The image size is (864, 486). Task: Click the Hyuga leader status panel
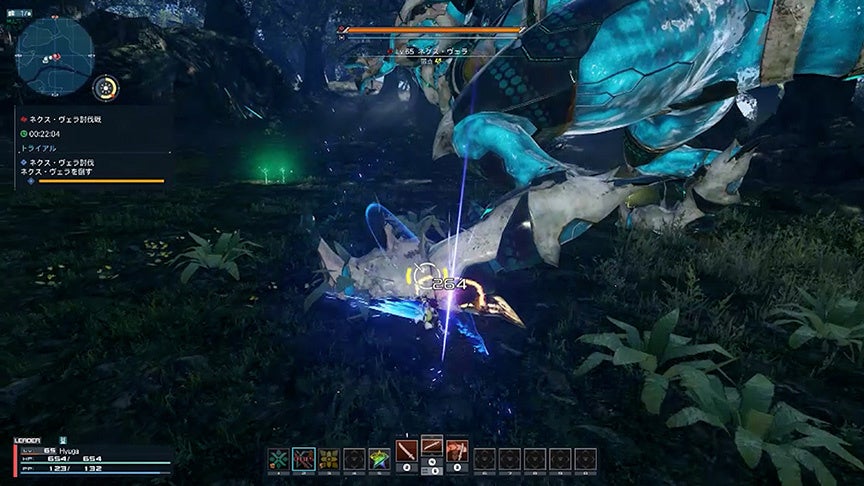coord(90,457)
